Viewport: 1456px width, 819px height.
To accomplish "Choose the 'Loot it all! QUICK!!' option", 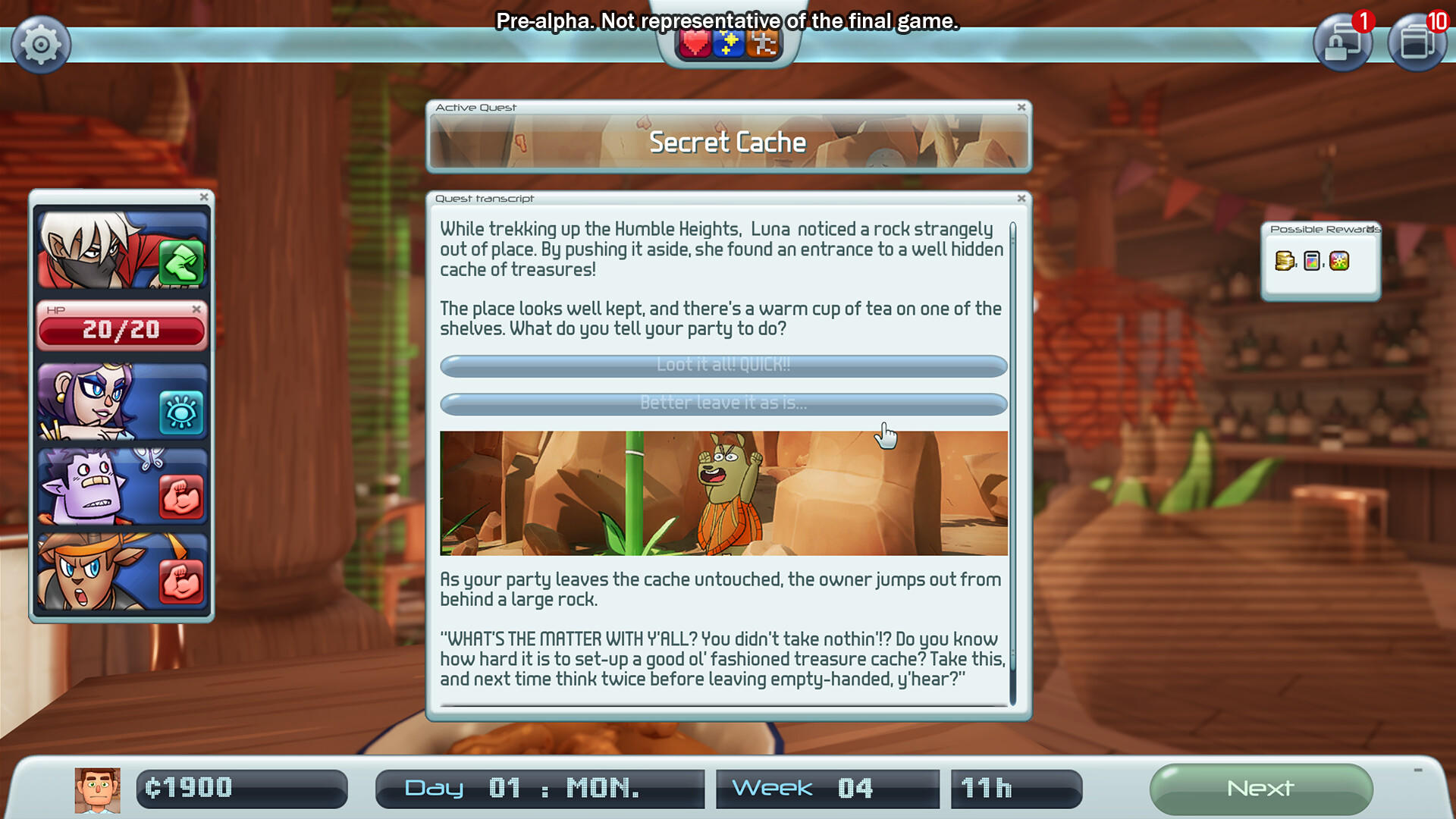I will [x=723, y=366].
